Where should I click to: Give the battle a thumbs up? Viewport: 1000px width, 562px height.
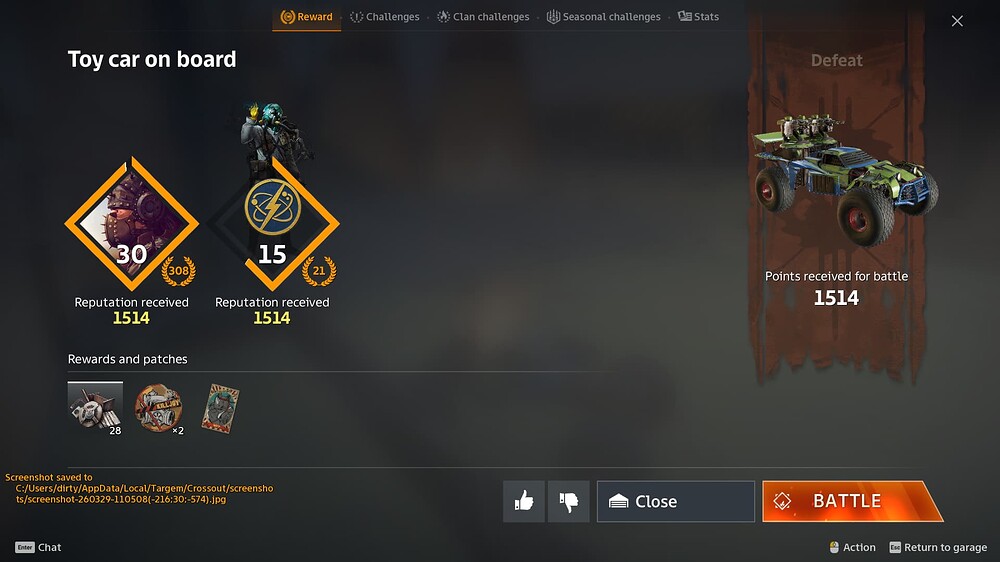click(524, 501)
